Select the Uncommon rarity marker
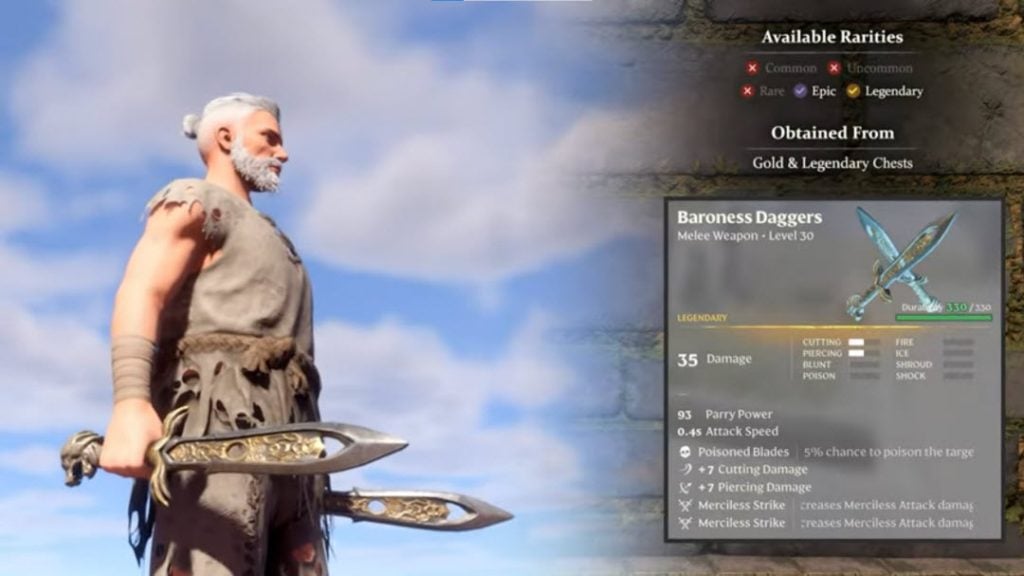Viewport: 1024px width, 576px height. point(835,69)
